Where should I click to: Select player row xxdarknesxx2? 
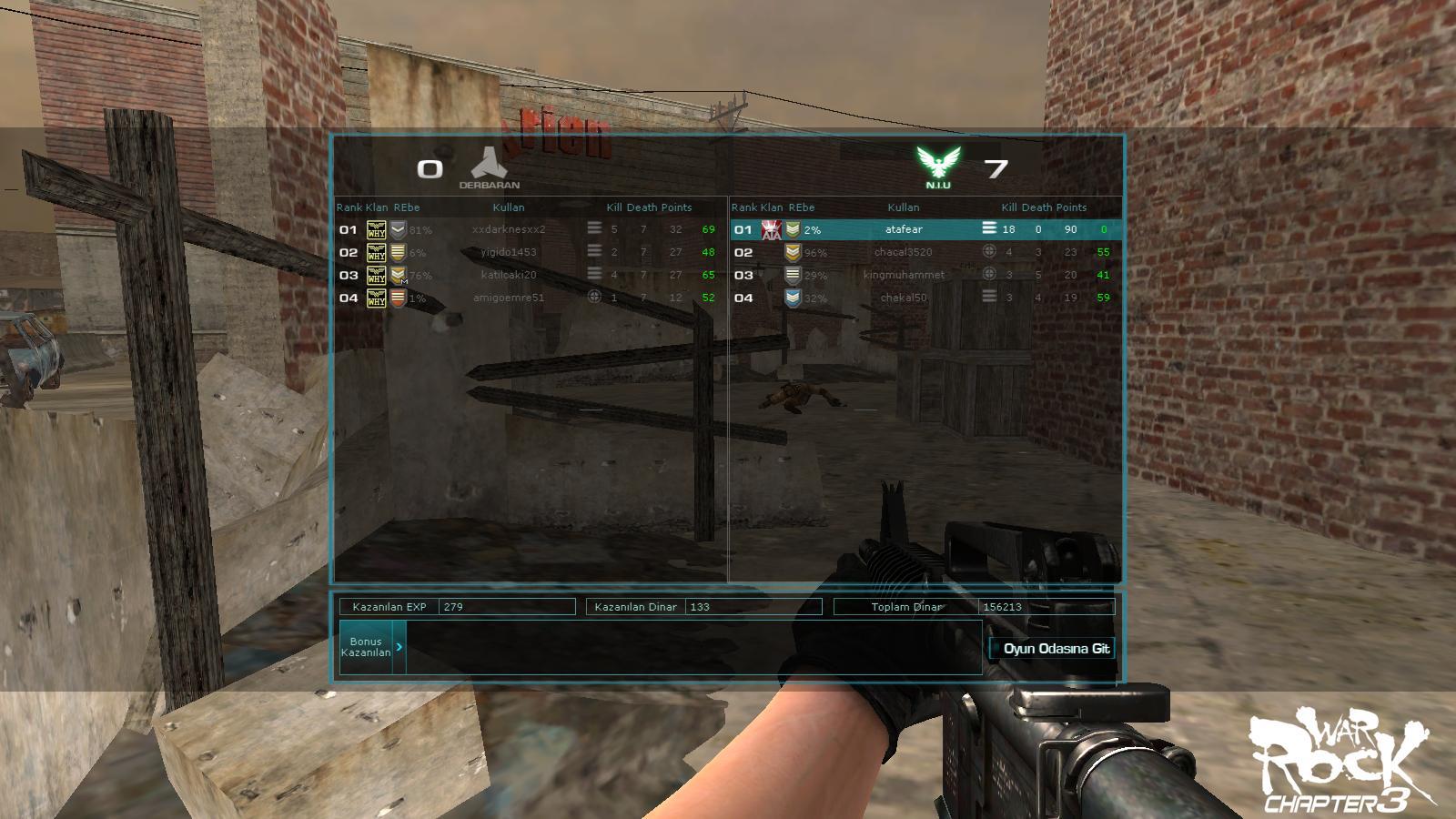pyautogui.click(x=509, y=229)
